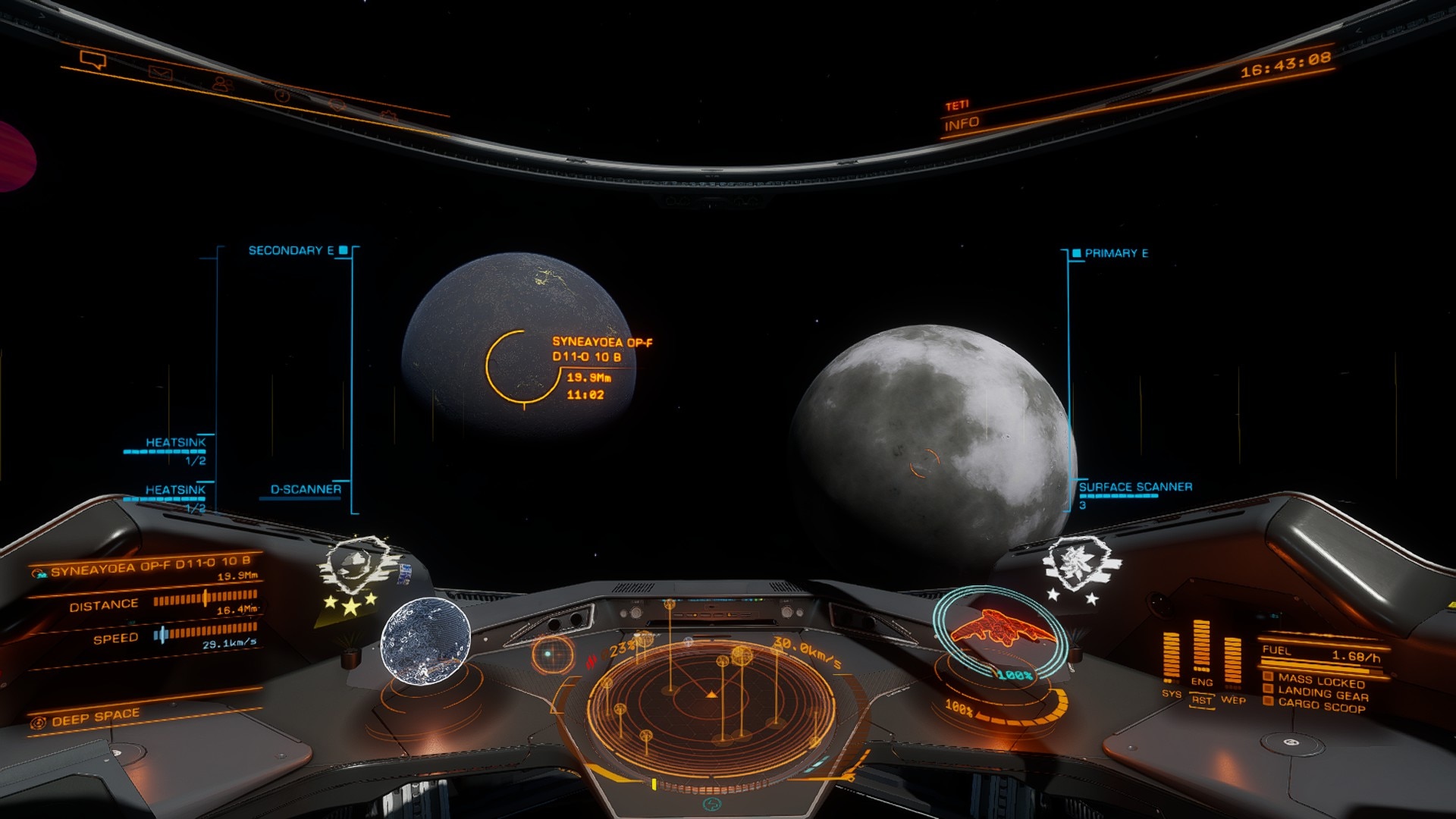The width and height of the screenshot is (1456, 819).
Task: Open the clock history tab
Action: (x=282, y=96)
